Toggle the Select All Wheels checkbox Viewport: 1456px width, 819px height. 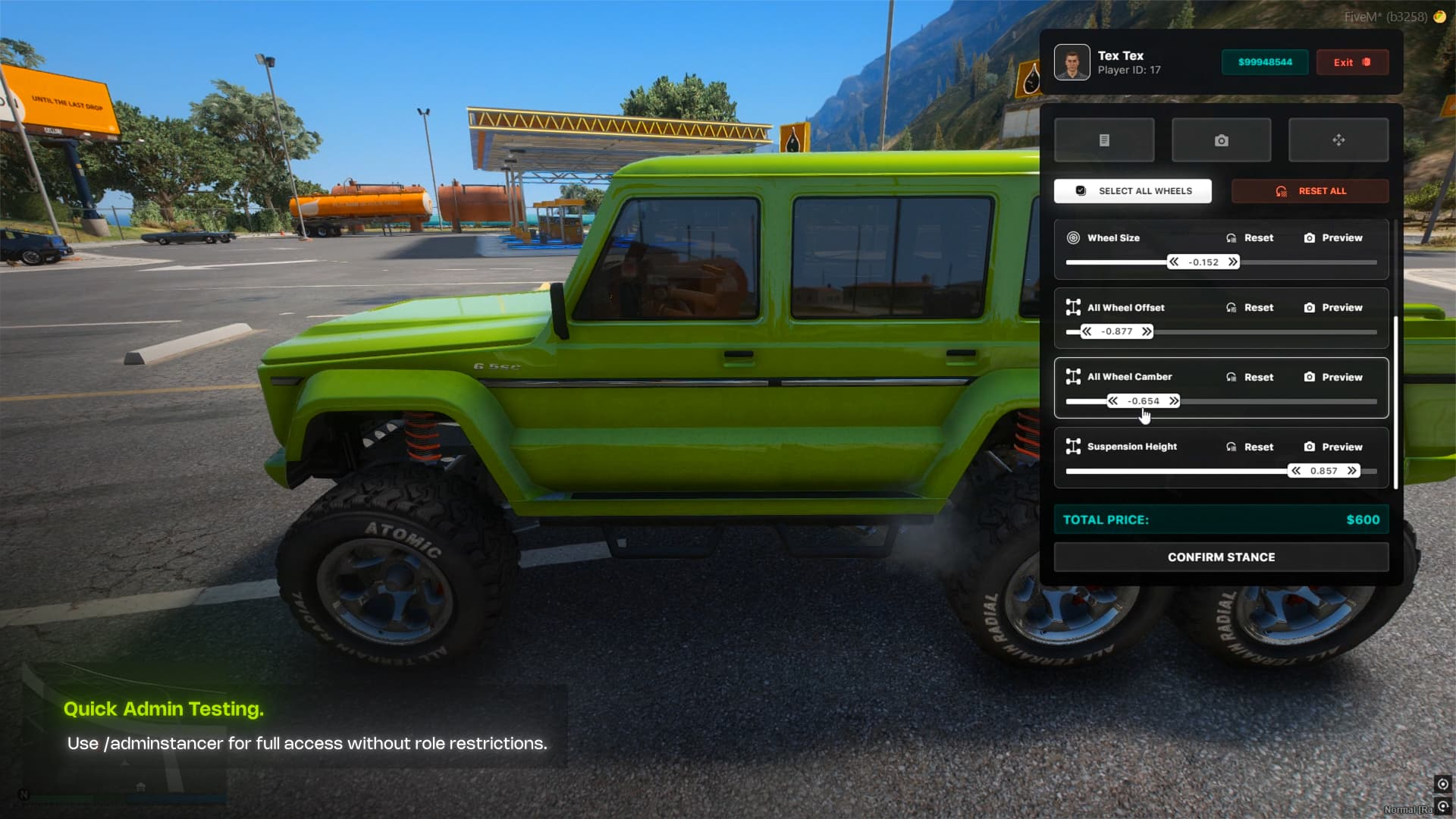1081,190
